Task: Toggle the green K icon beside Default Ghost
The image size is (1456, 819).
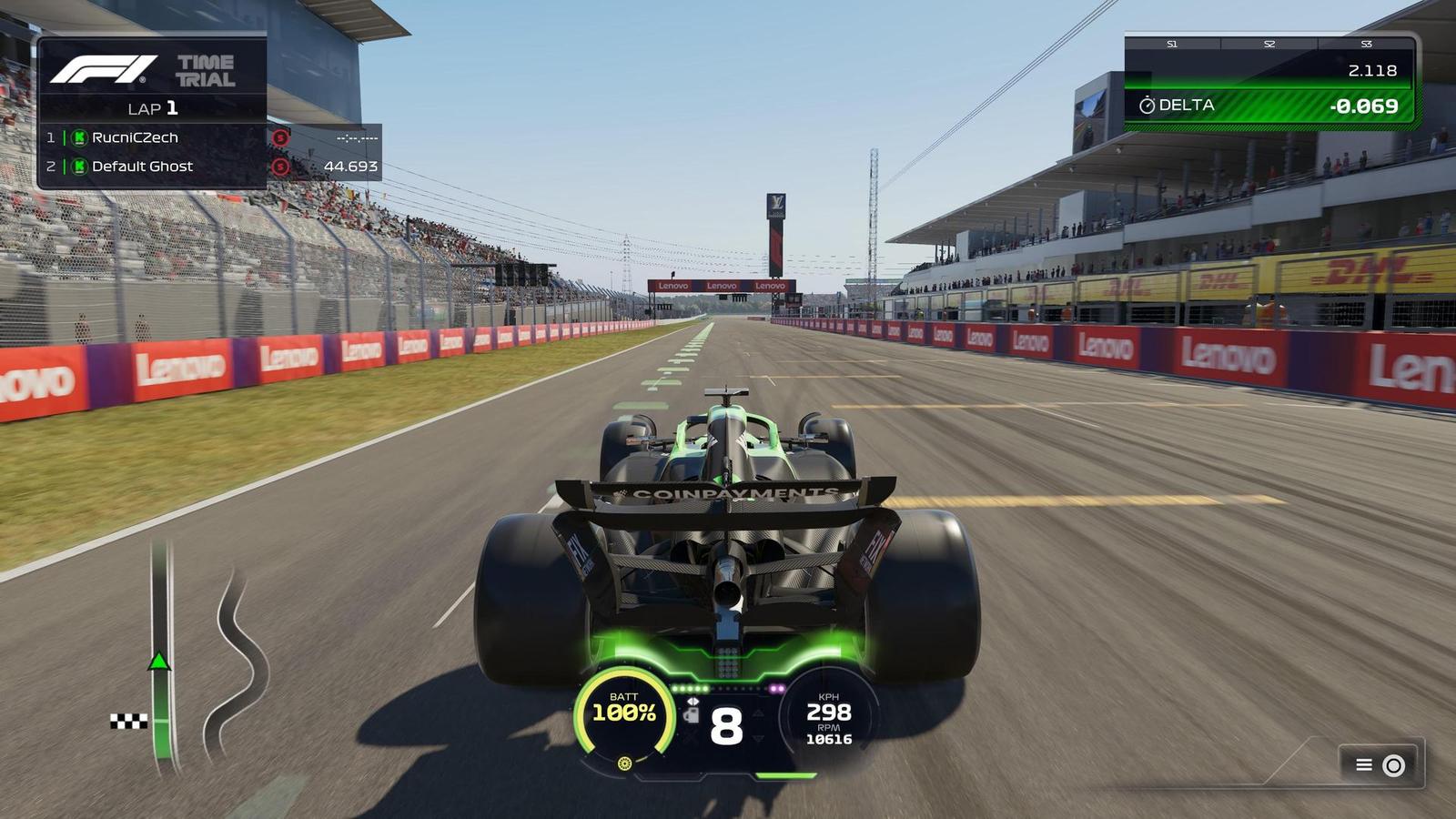Action: pos(80,167)
